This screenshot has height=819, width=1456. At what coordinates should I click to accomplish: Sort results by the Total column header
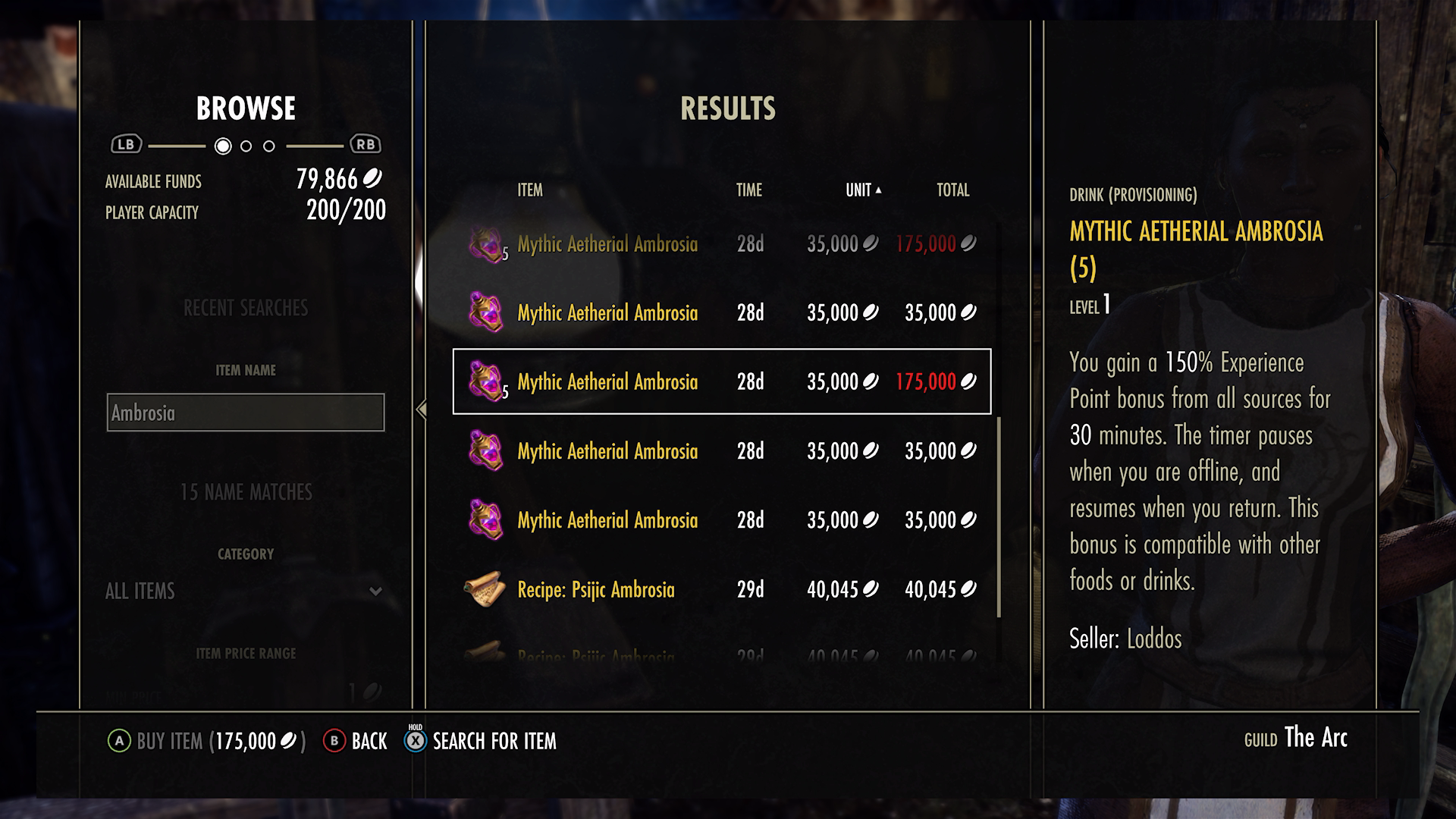point(952,190)
